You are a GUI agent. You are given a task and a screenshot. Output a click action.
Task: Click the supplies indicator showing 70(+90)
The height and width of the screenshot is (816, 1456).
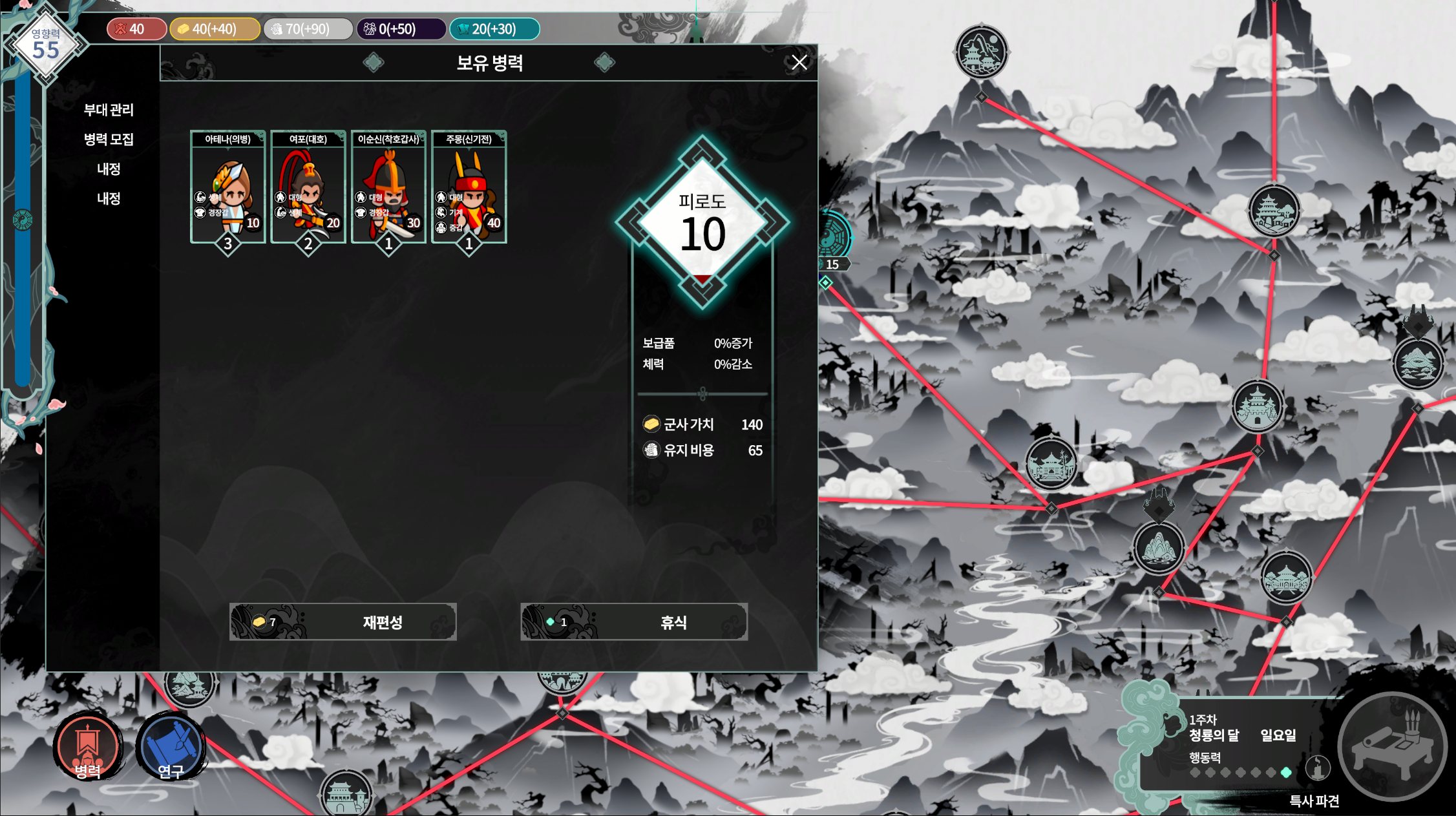[308, 28]
